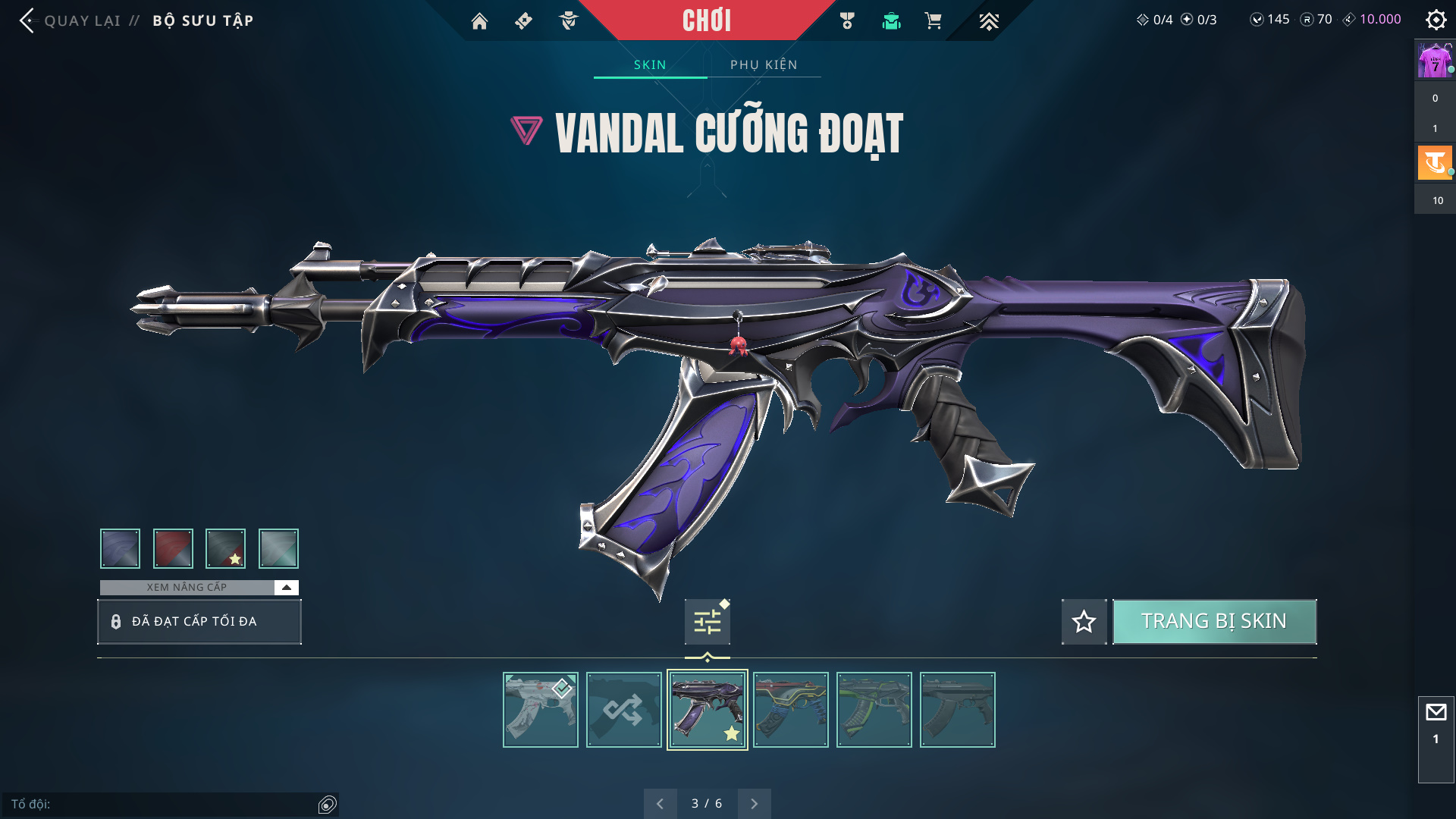Go to the next skin page
This screenshot has width=1456, height=819.
754,804
